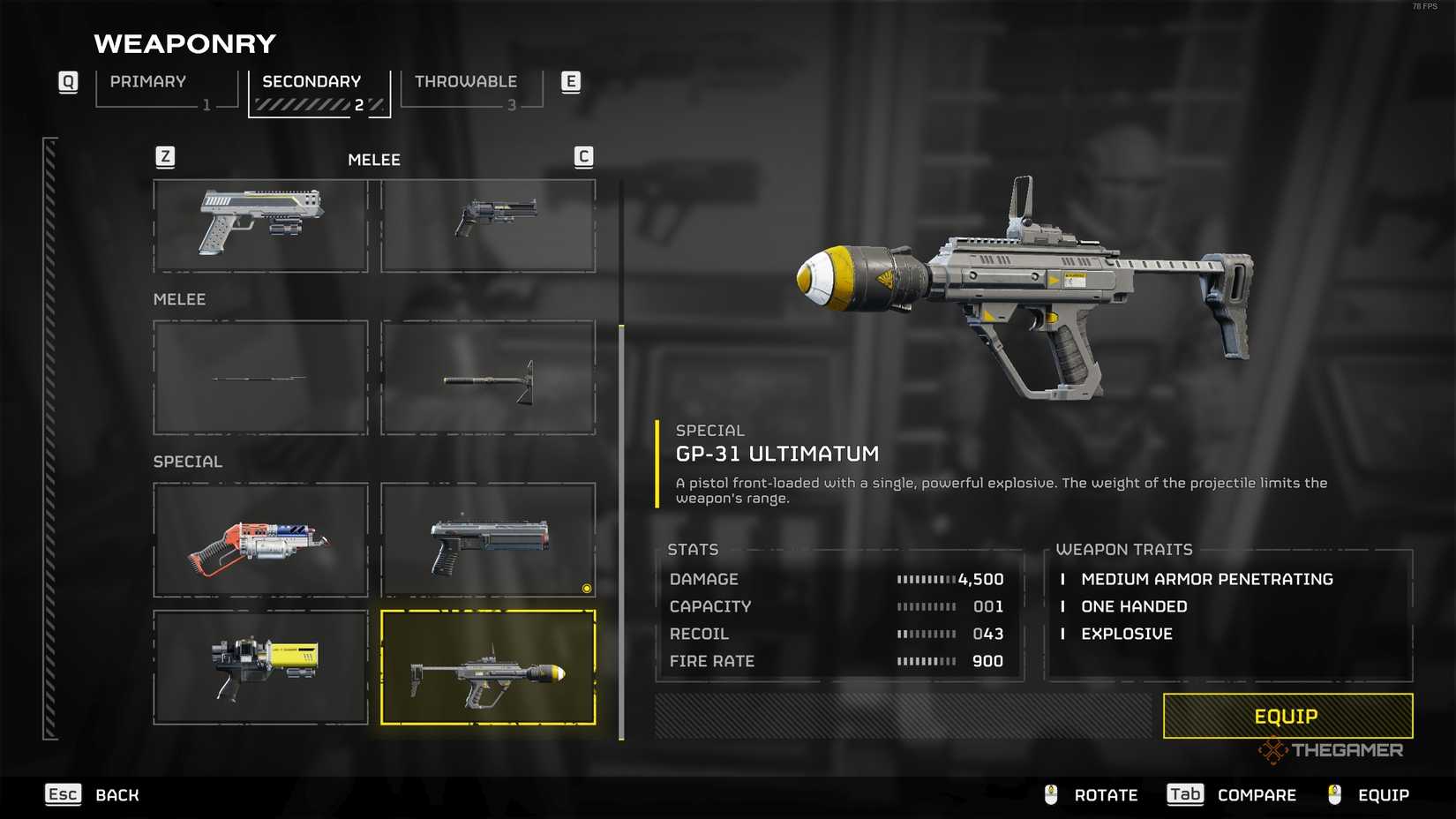Pick the yellow-barreled special weapon slot

tap(260, 667)
